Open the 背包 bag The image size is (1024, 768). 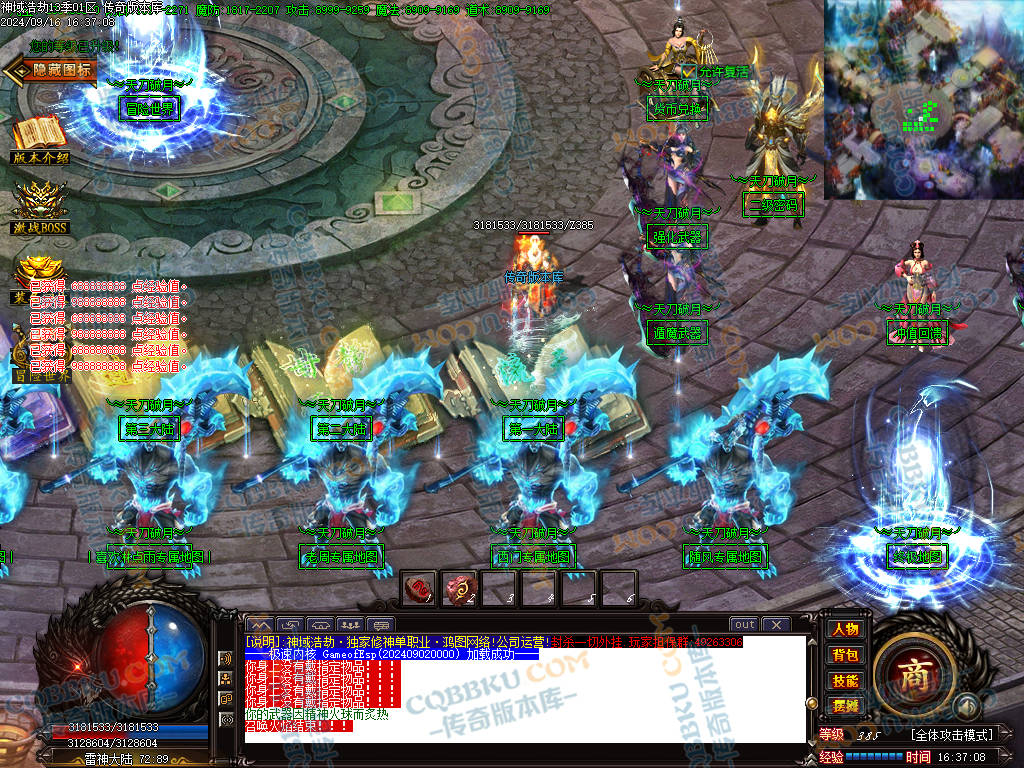tap(845, 655)
